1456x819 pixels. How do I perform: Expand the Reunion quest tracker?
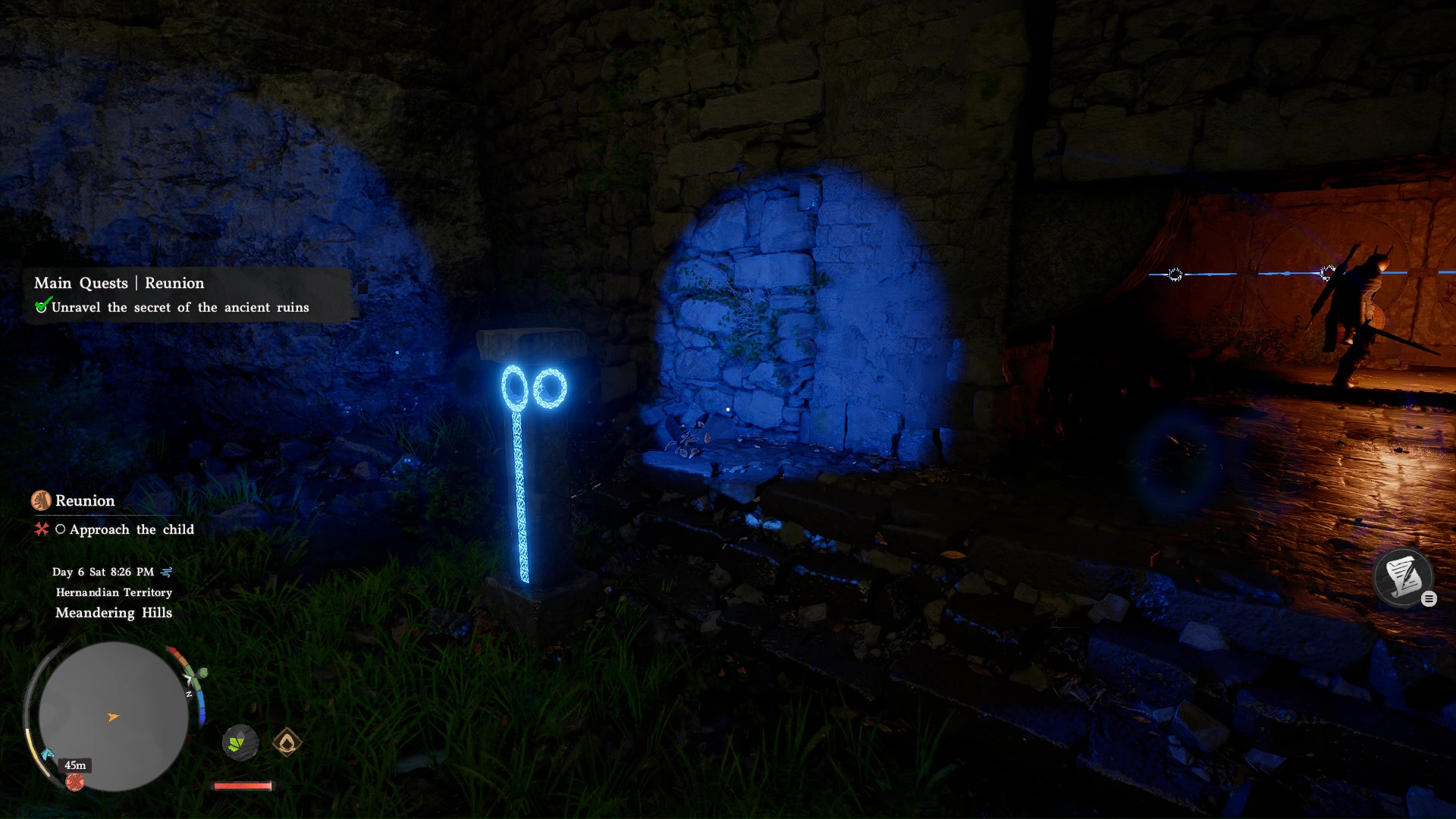point(83,500)
